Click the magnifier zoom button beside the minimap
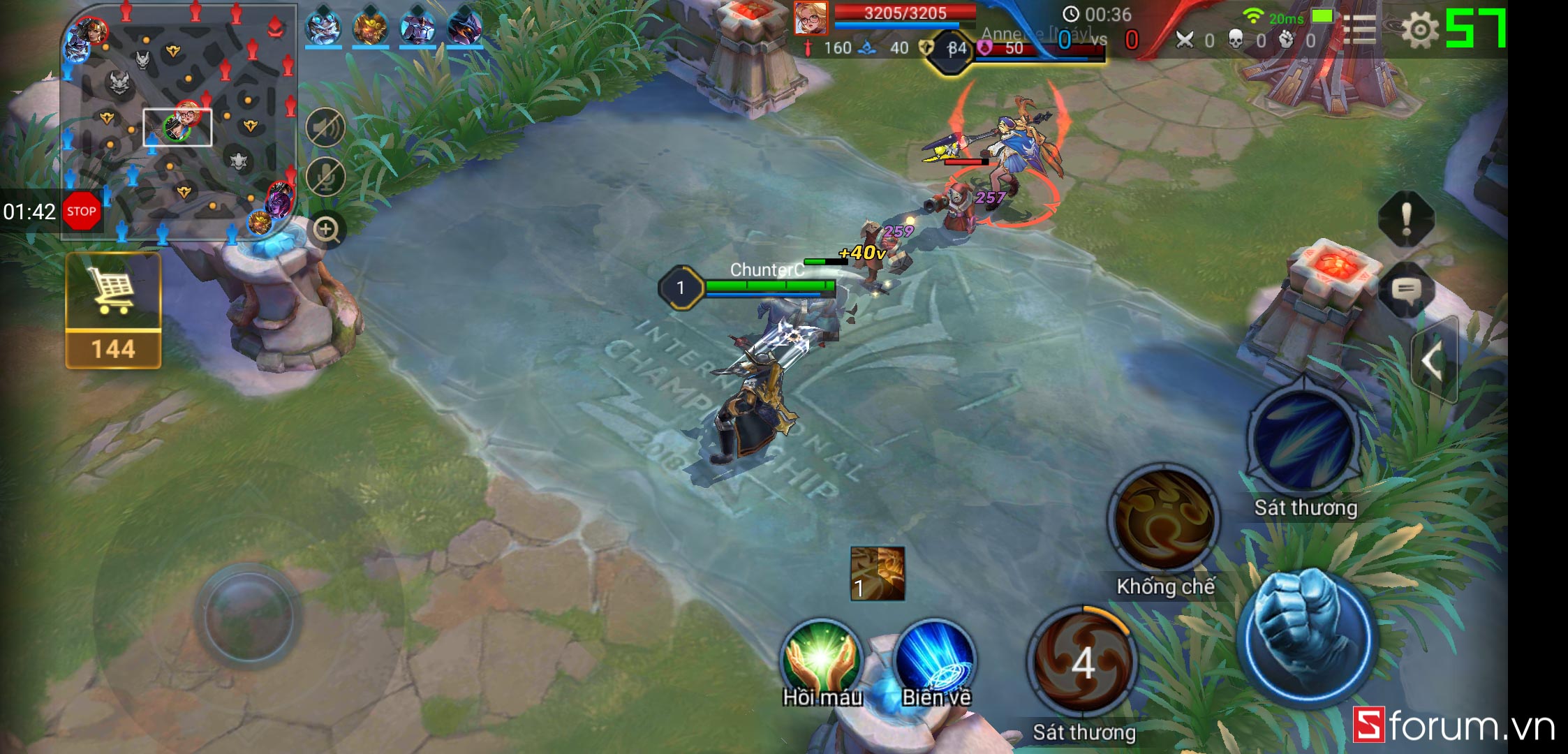The height and width of the screenshot is (754, 1568). click(326, 229)
